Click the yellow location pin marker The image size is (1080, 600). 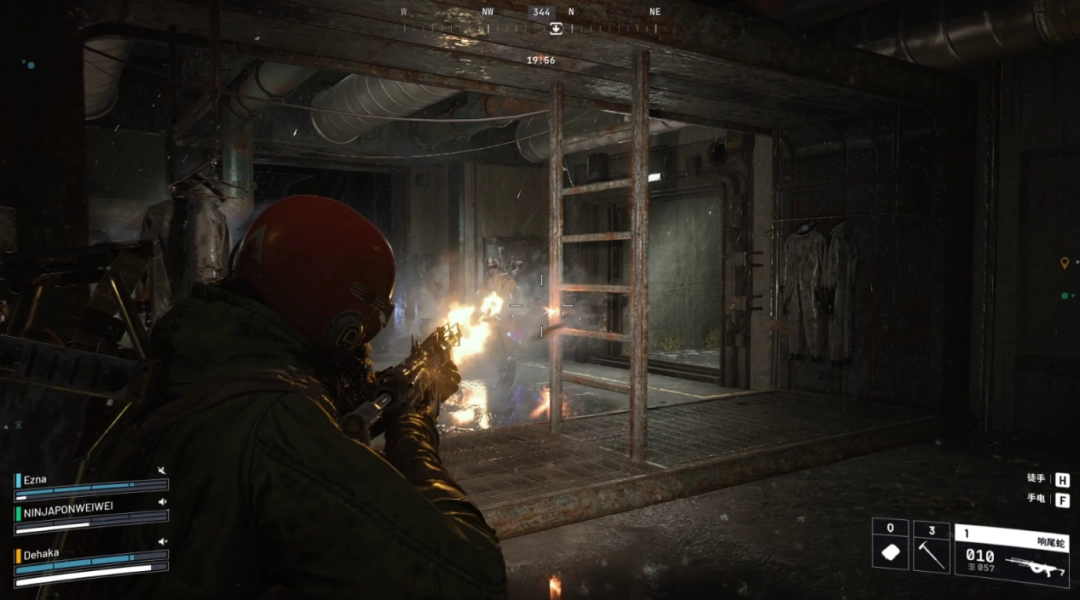tap(1064, 263)
